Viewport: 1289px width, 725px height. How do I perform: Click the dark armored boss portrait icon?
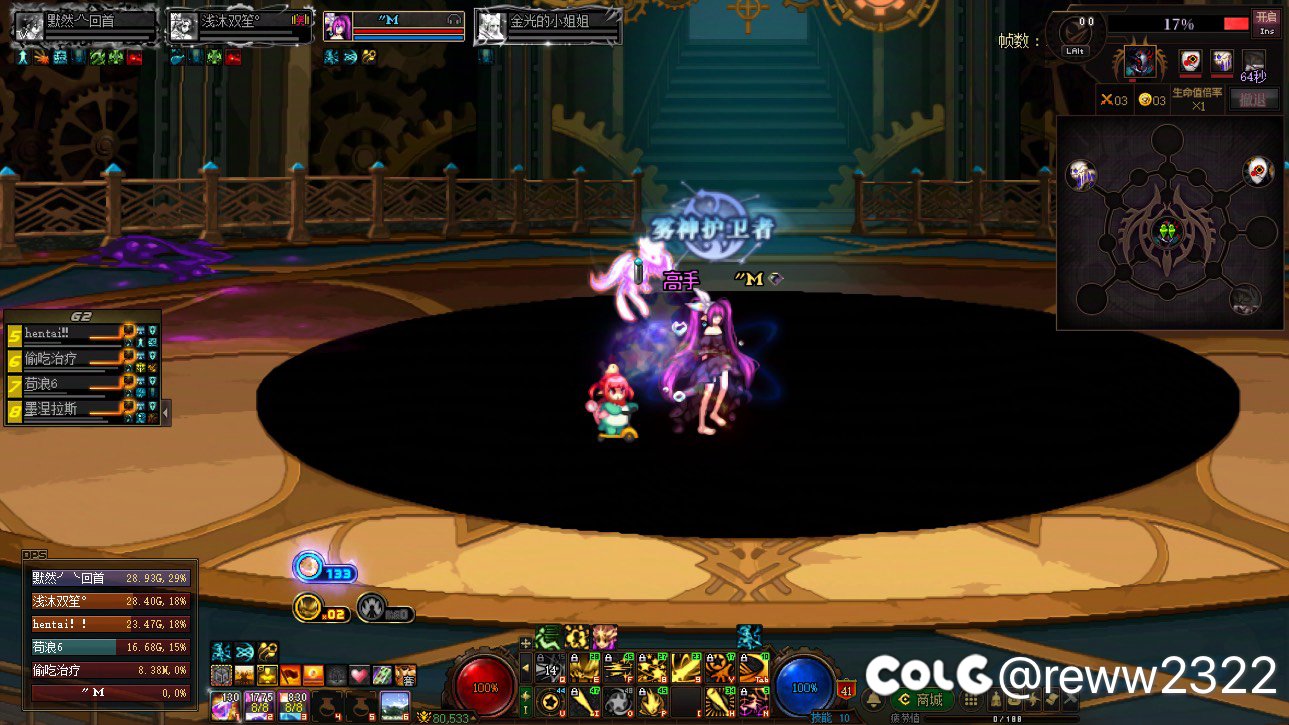coord(1139,63)
